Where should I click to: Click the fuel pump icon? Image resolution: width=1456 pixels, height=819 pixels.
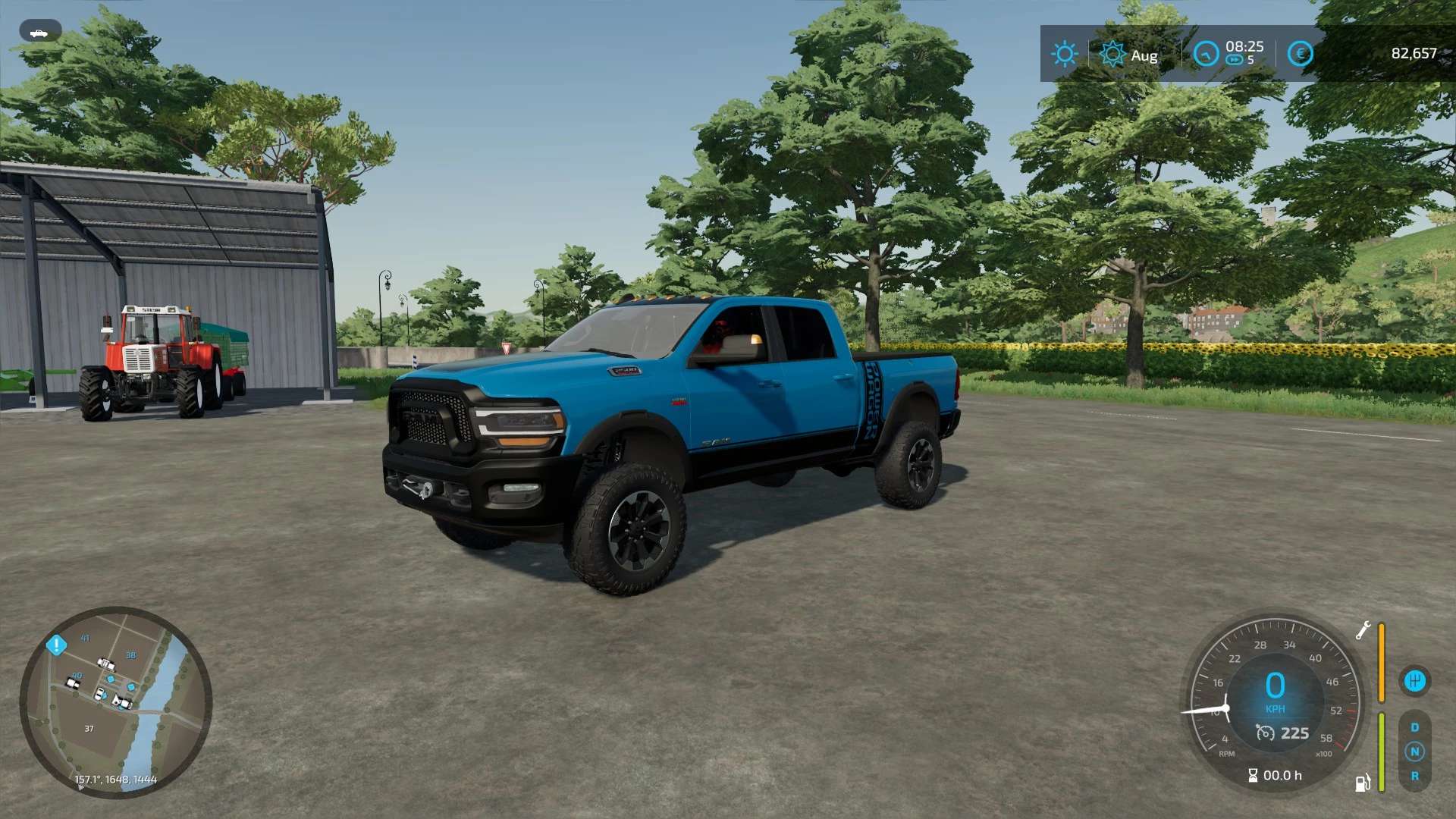pos(1362,783)
